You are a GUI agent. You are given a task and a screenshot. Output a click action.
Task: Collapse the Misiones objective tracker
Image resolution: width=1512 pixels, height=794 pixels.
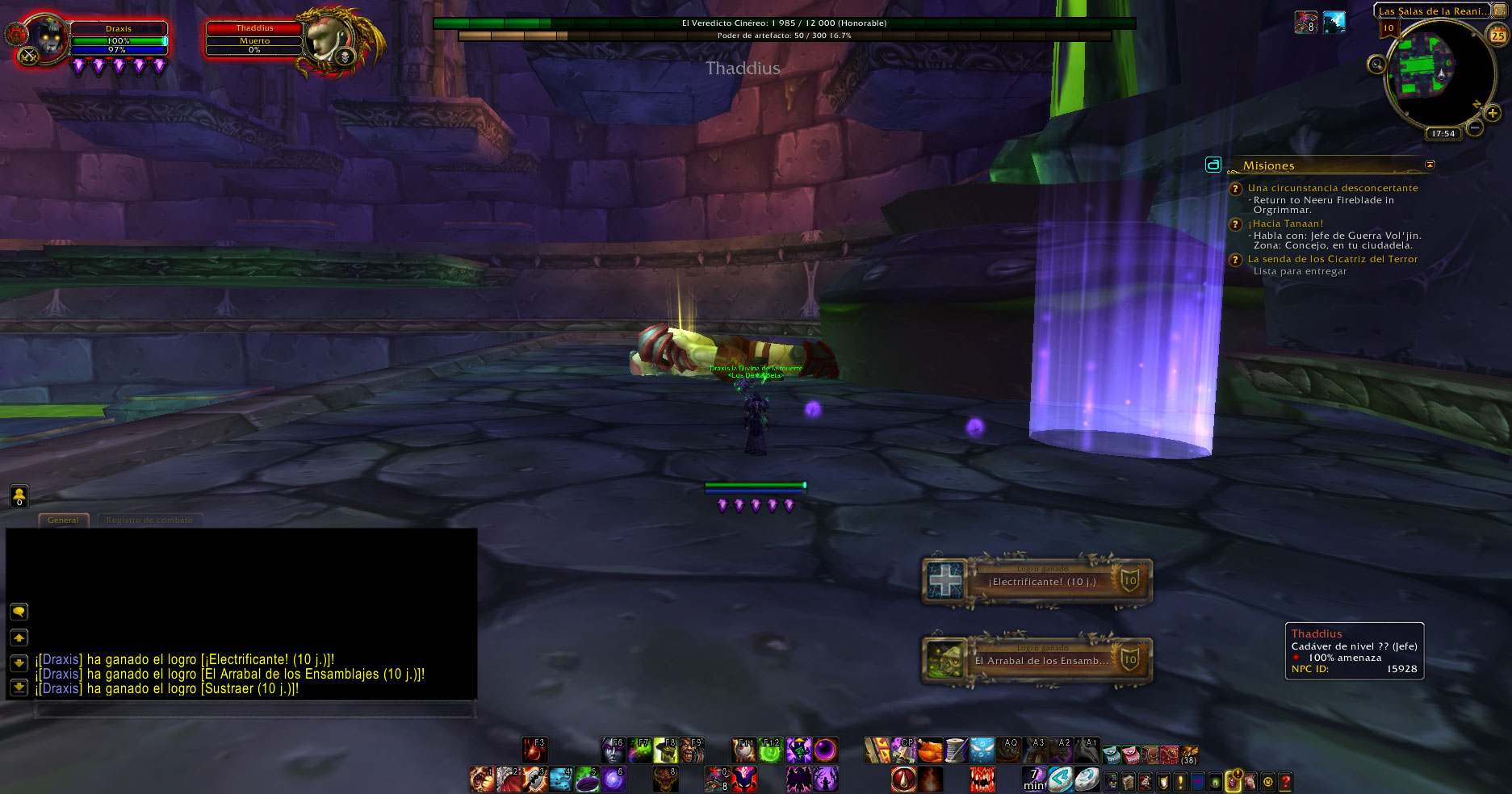pyautogui.click(x=1430, y=165)
